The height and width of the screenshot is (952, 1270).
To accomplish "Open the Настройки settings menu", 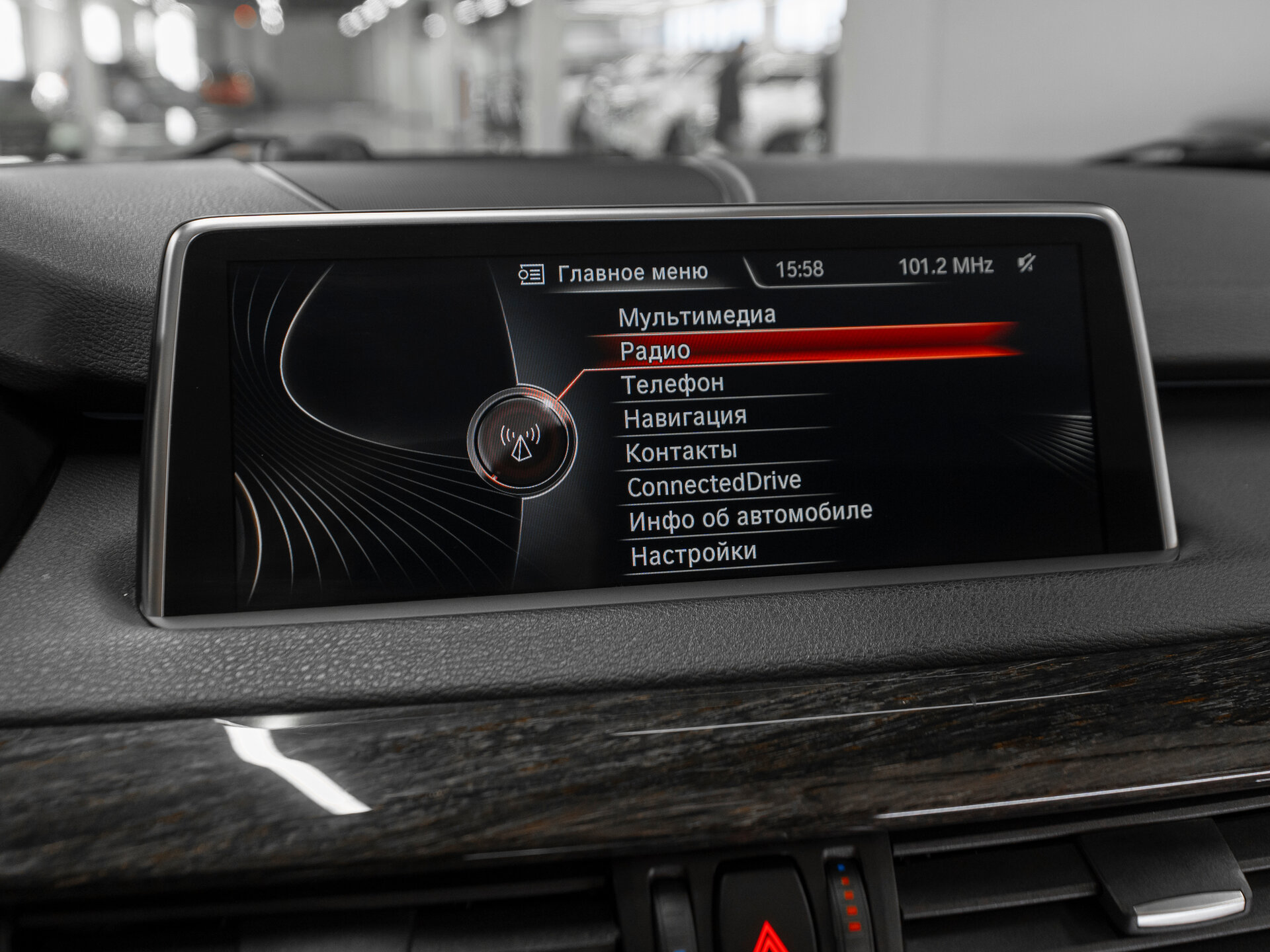I will point(693,553).
